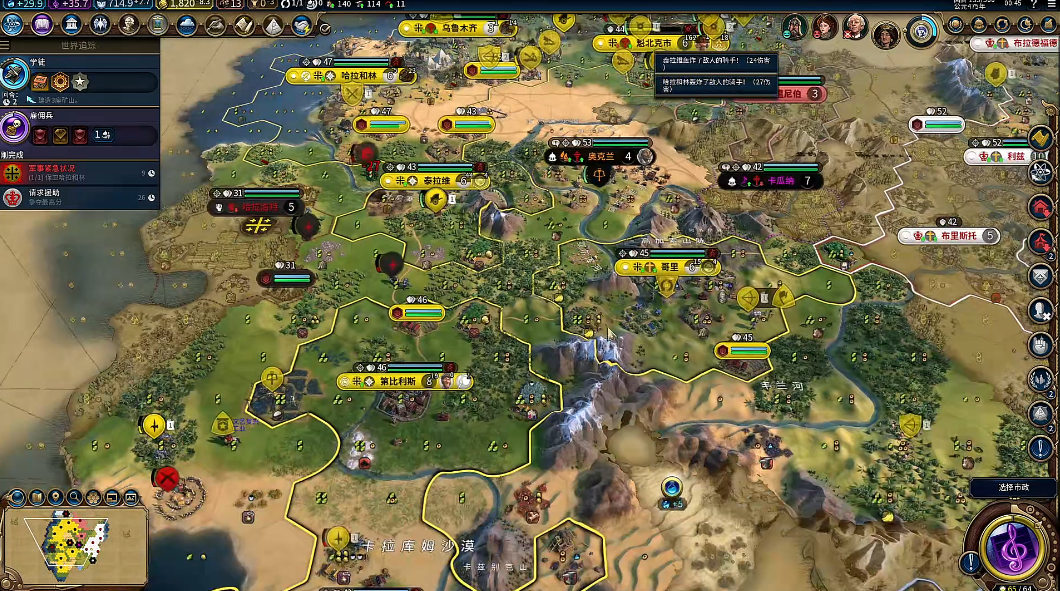Click the first leader portrait in diplomacy ribbon

[x=796, y=27]
